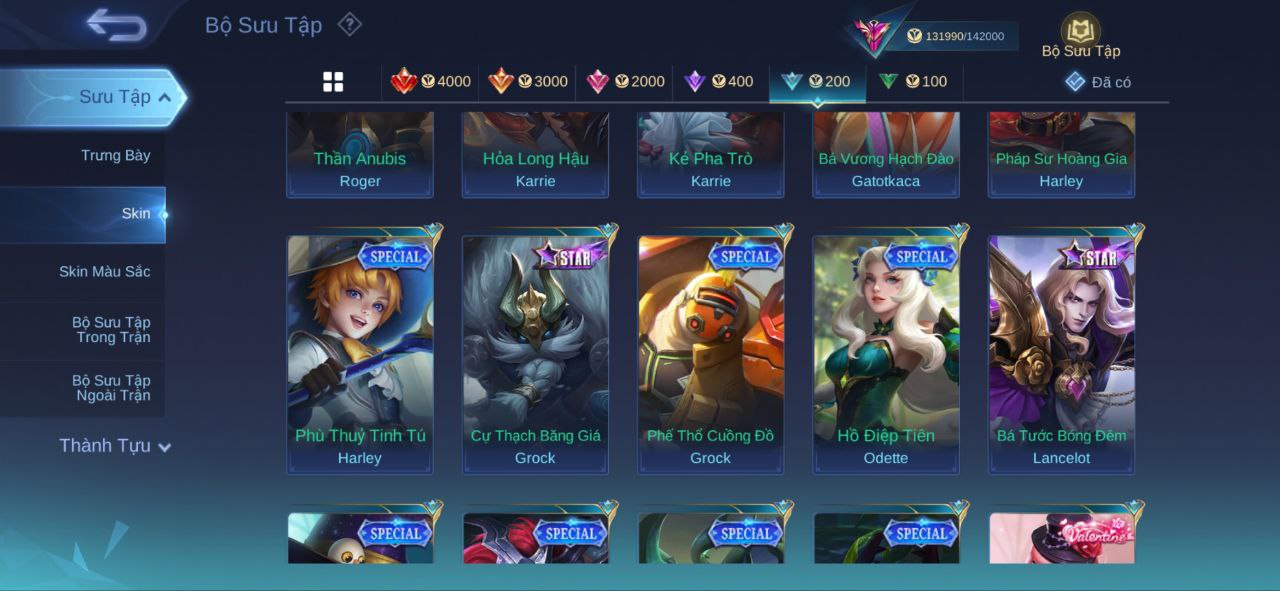
Task: Open Lancelot's Bá Tước Bóng Đêm skin
Action: coord(1061,354)
